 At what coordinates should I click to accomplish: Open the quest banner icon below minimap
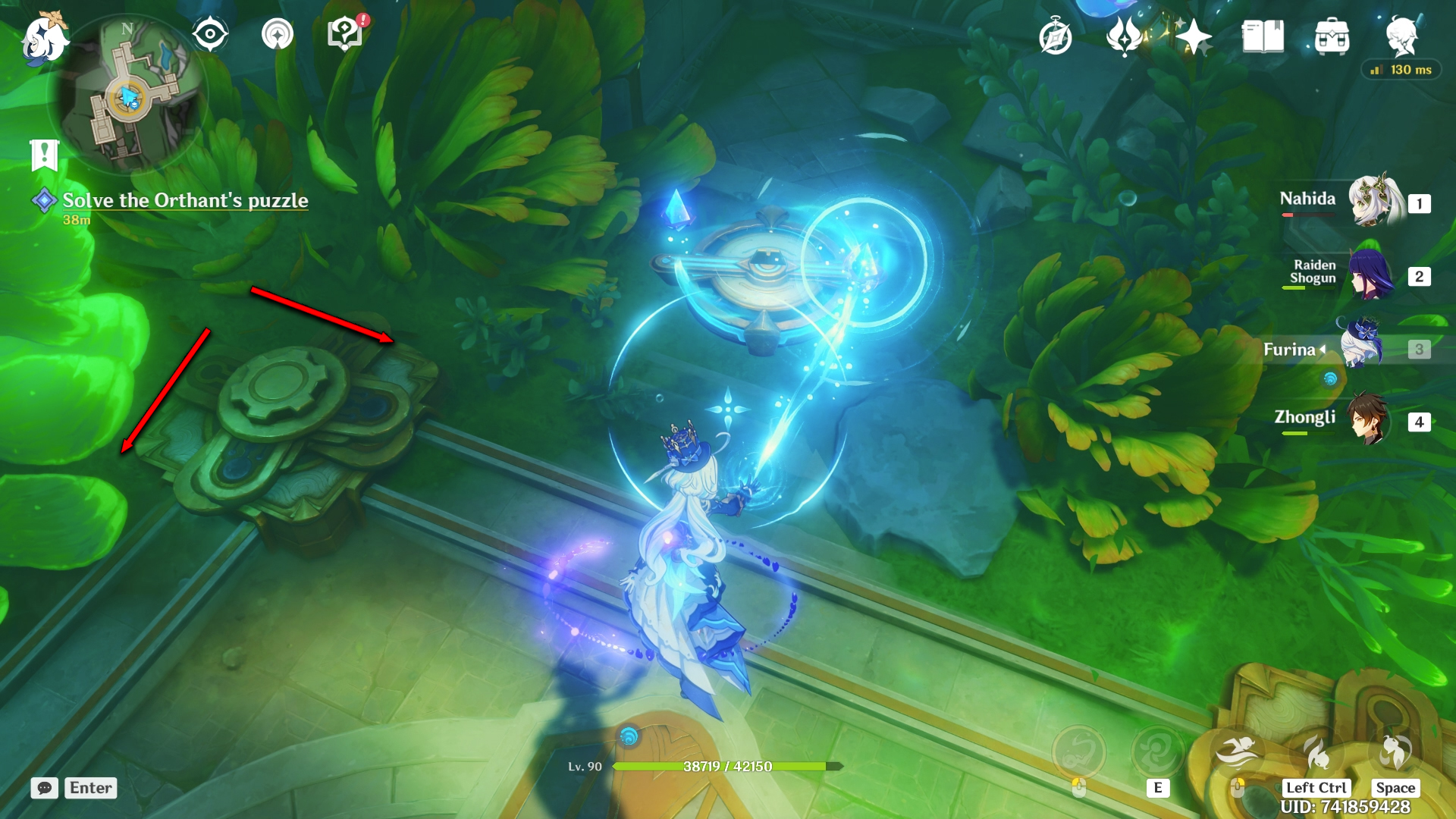(x=45, y=155)
